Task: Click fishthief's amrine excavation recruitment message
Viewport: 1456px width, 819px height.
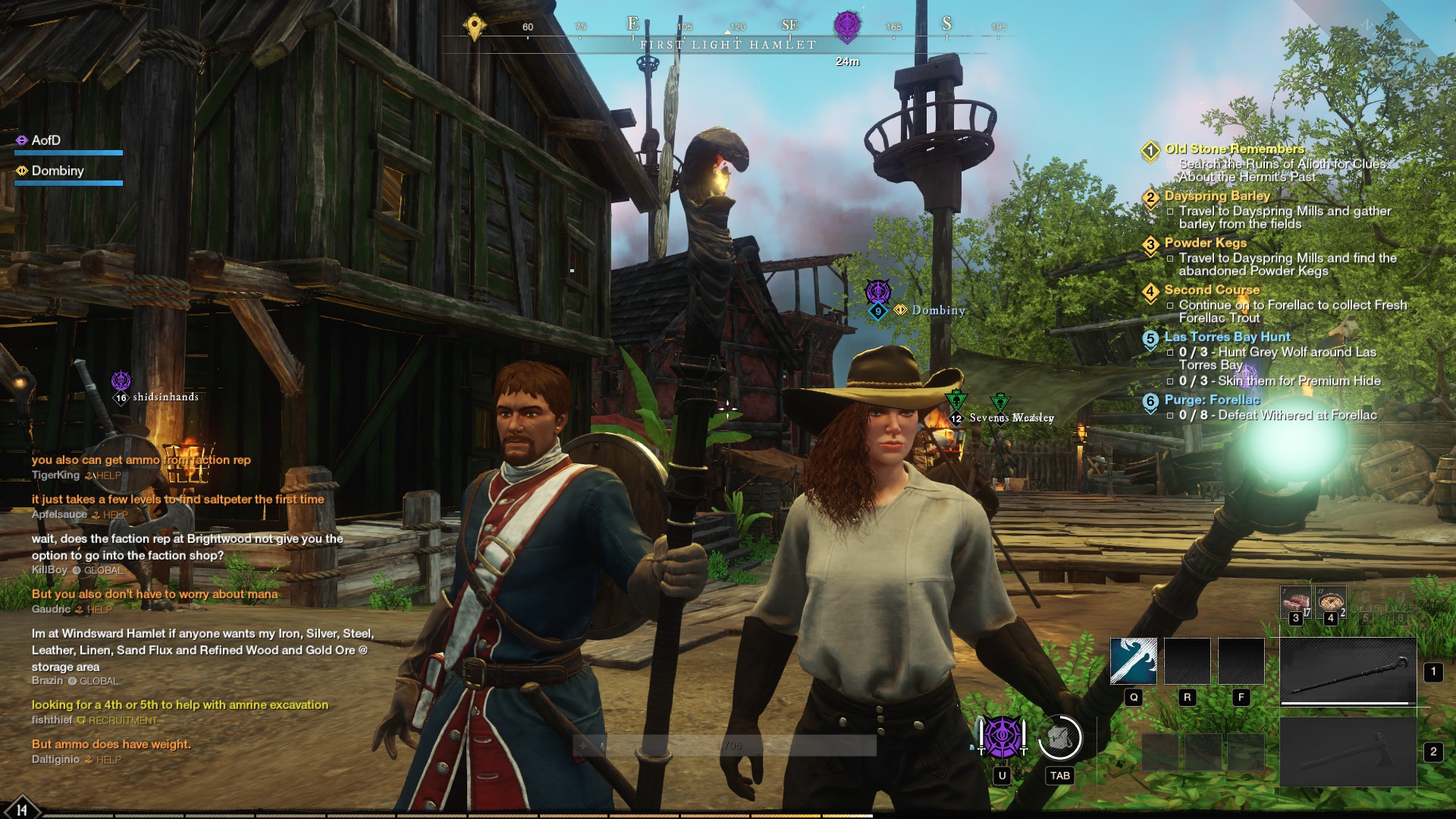Action: (180, 705)
